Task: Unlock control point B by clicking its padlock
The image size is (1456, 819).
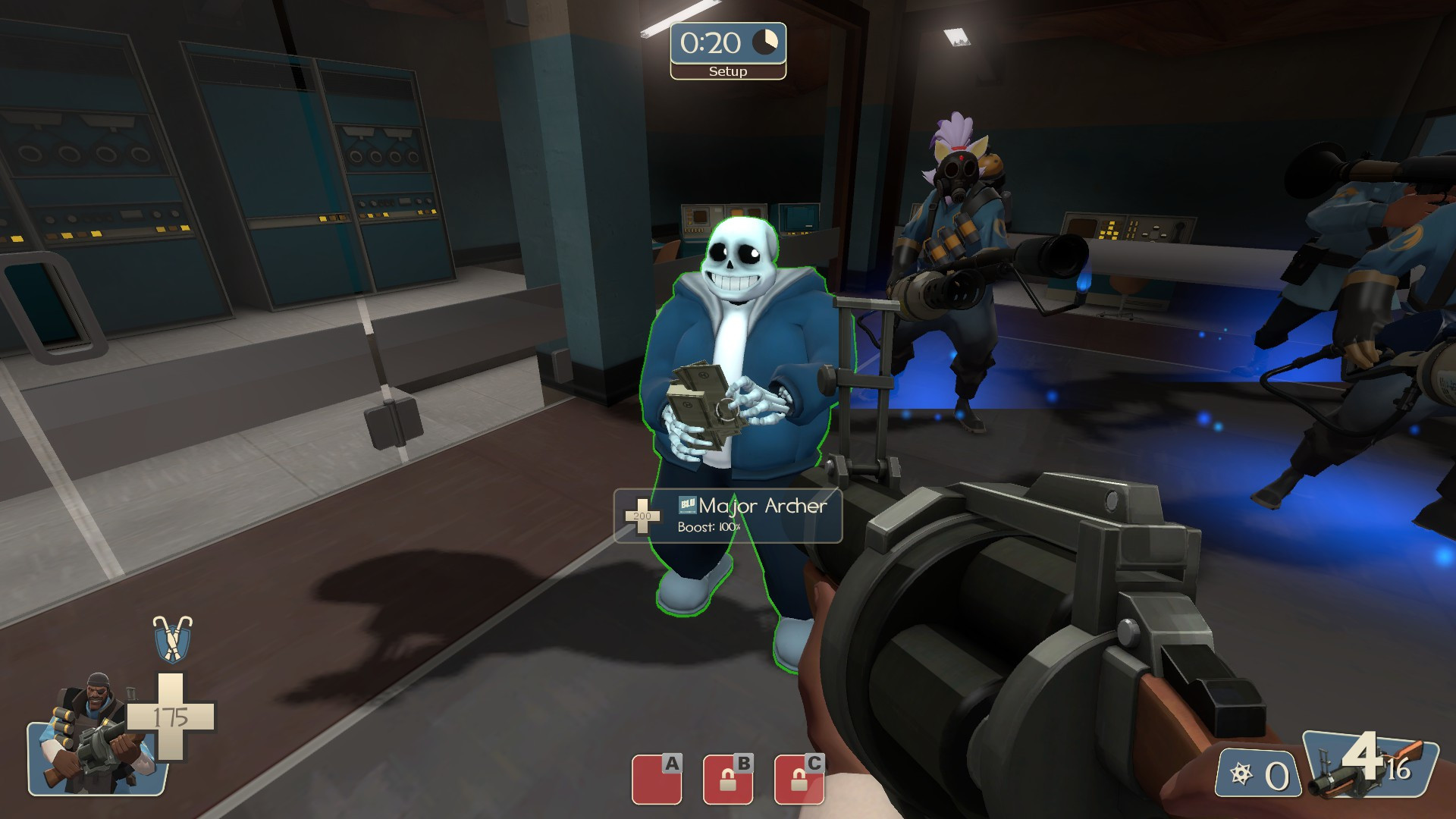Action: (x=728, y=780)
